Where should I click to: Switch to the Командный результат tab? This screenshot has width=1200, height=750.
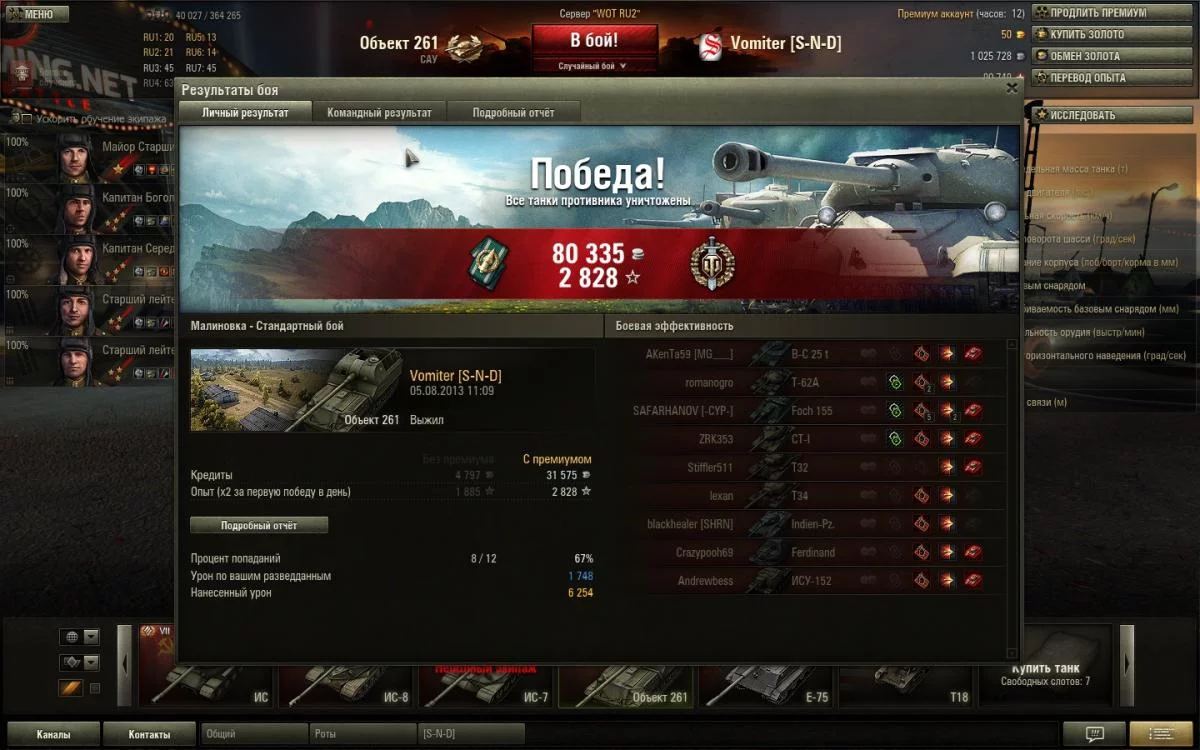[379, 113]
